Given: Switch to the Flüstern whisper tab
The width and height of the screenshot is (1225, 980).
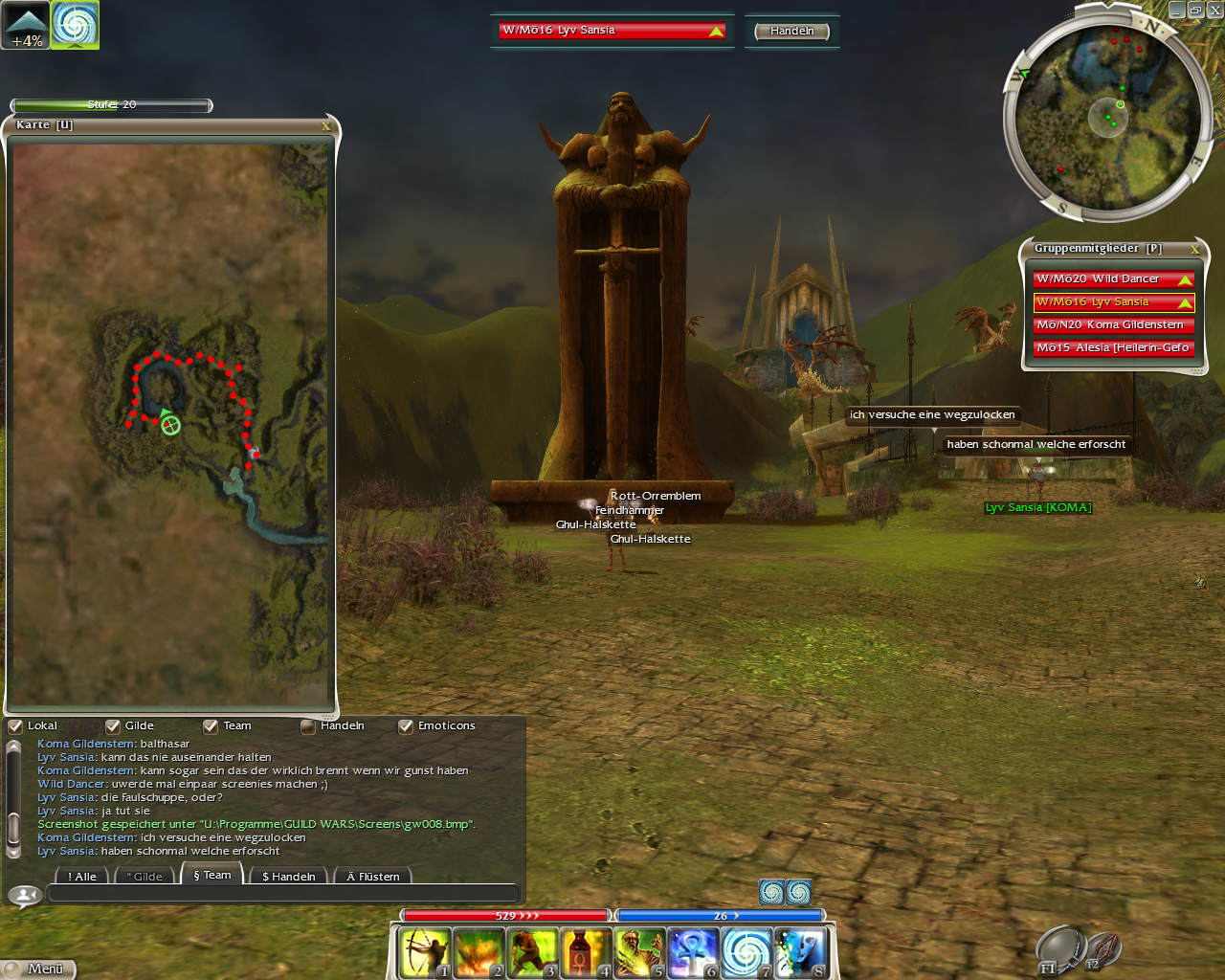Looking at the screenshot, I should 372,876.
